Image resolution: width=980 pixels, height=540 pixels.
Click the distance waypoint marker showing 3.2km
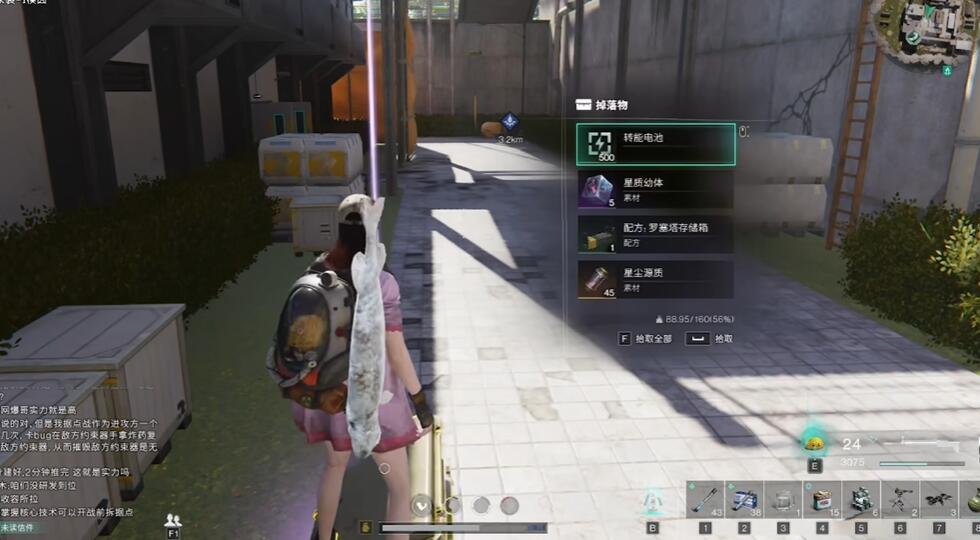(510, 124)
